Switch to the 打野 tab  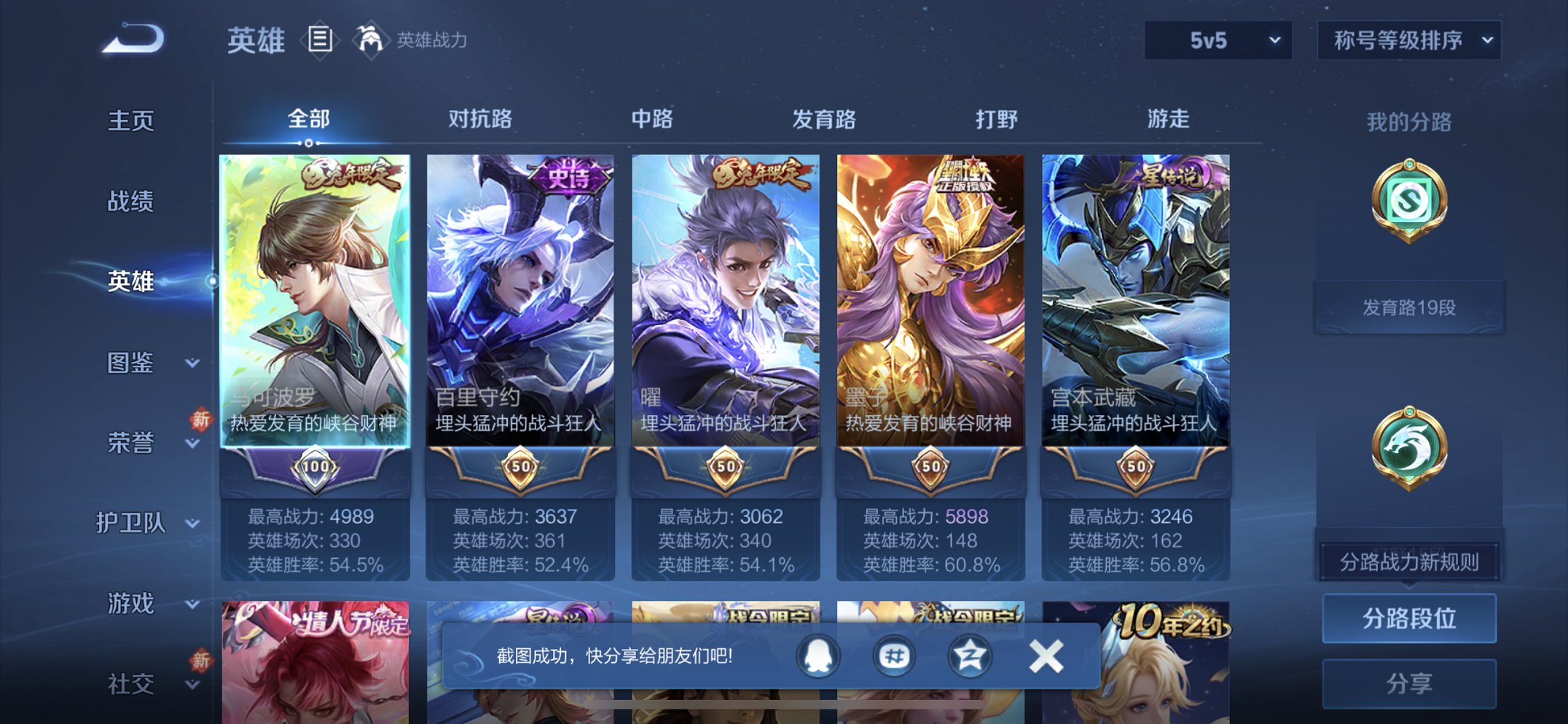coord(995,119)
